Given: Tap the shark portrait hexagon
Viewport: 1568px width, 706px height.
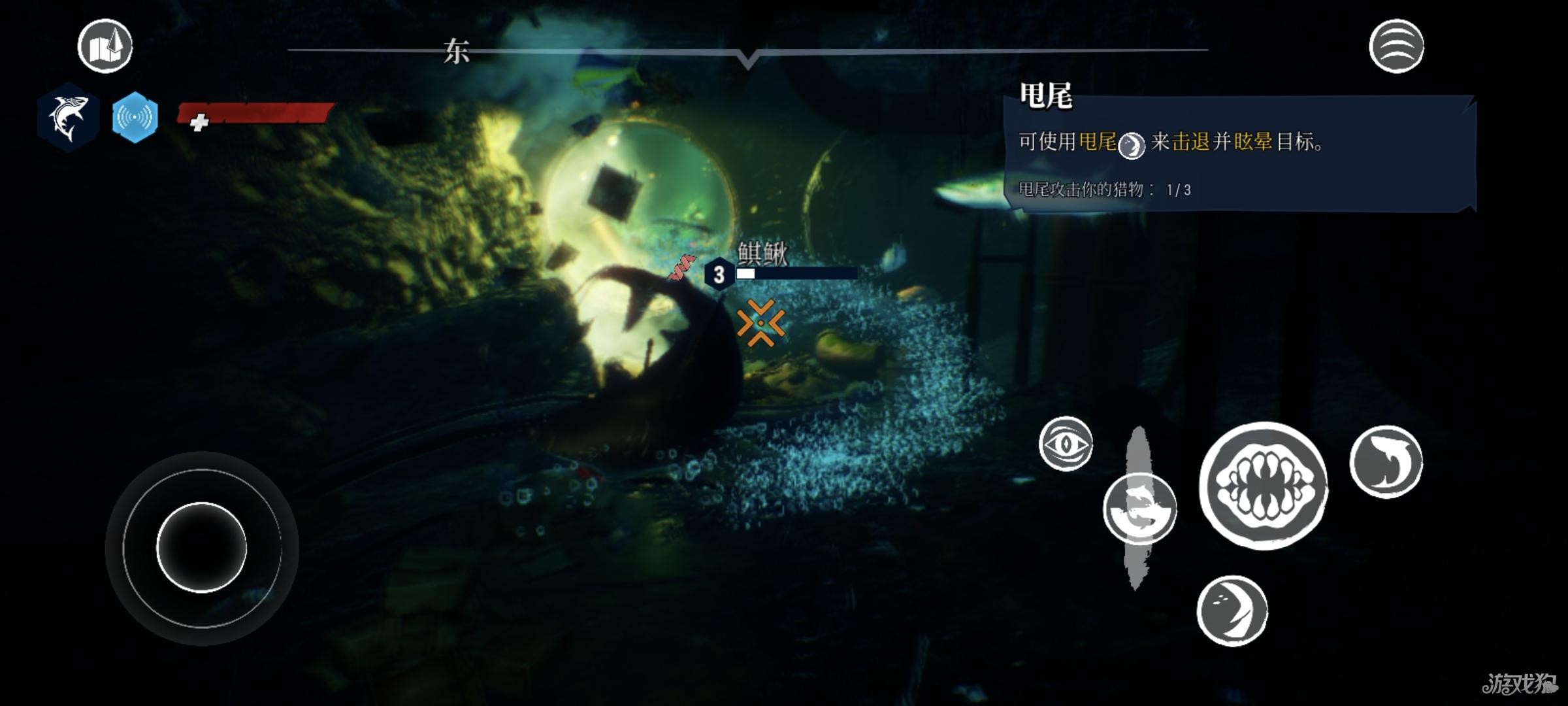Looking at the screenshot, I should [68, 118].
